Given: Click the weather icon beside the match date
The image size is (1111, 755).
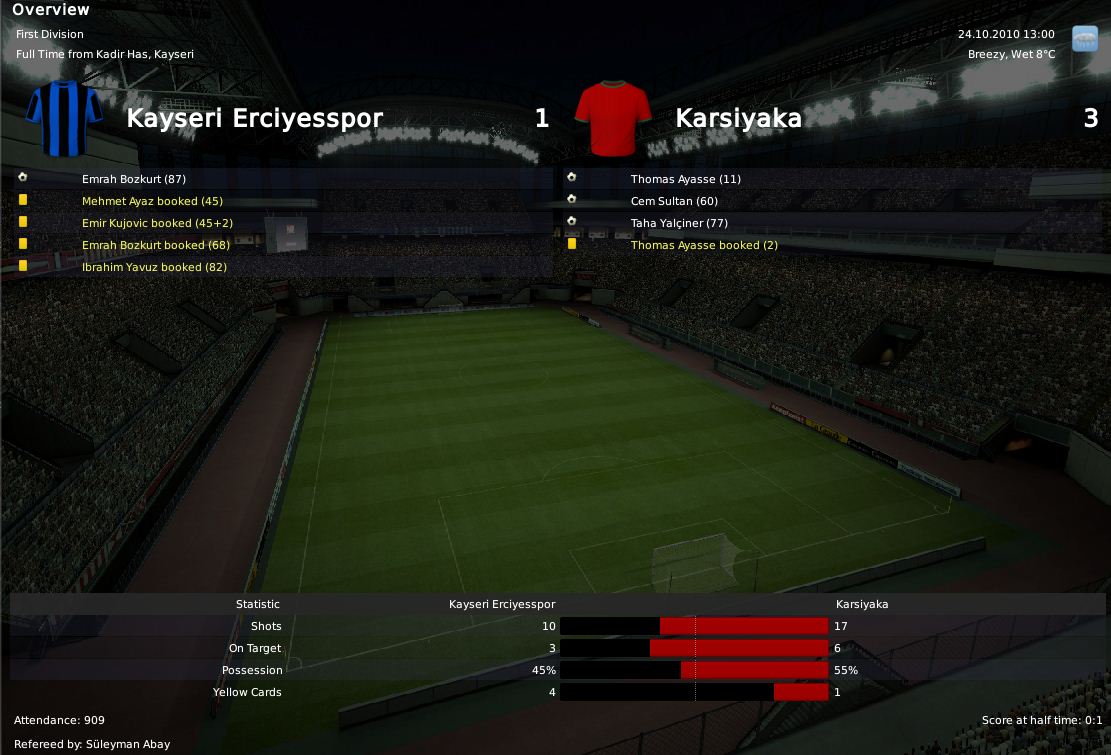Looking at the screenshot, I should point(1084,38).
